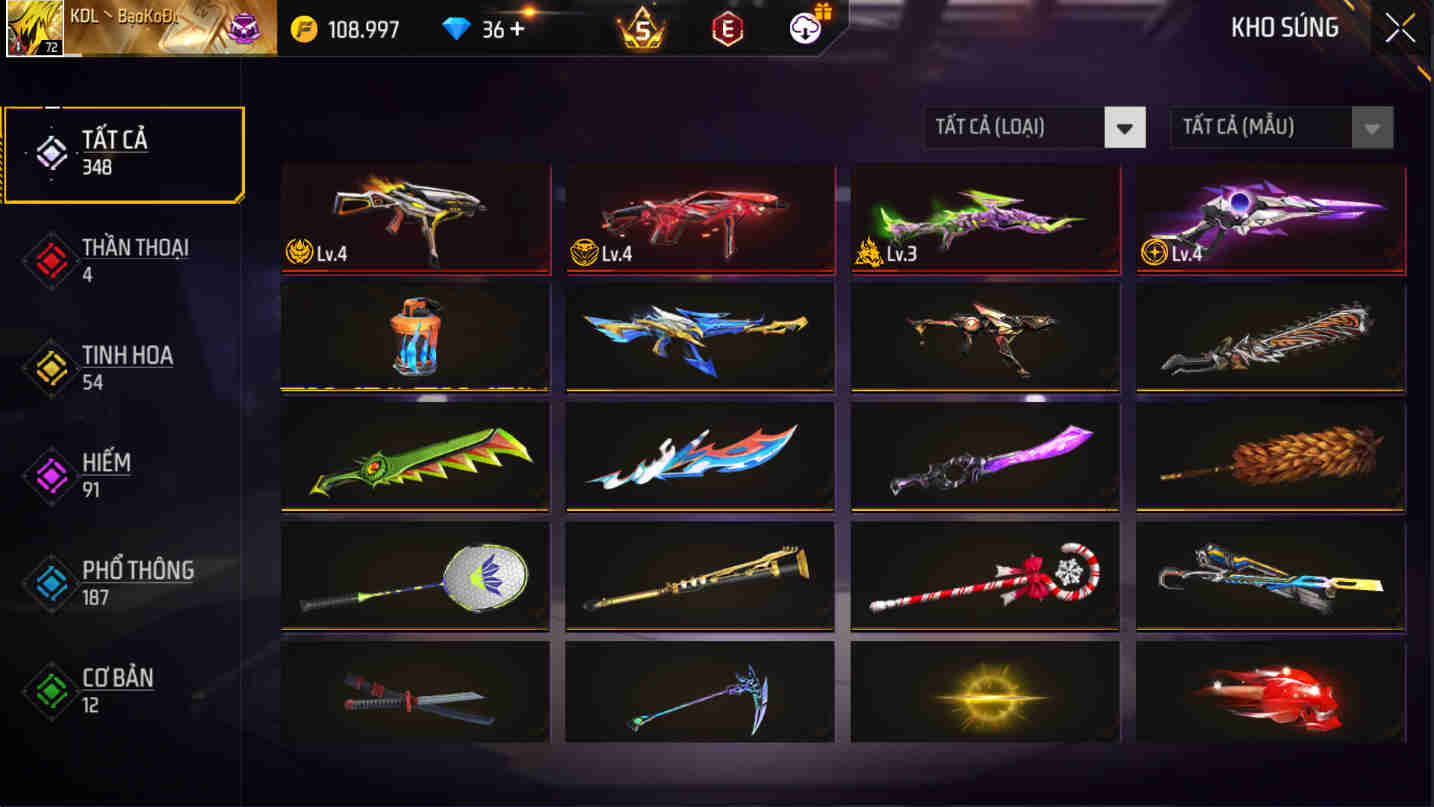Click the candy cane weapon thumbnail
Screen dimensions: 1434x807
[984, 578]
